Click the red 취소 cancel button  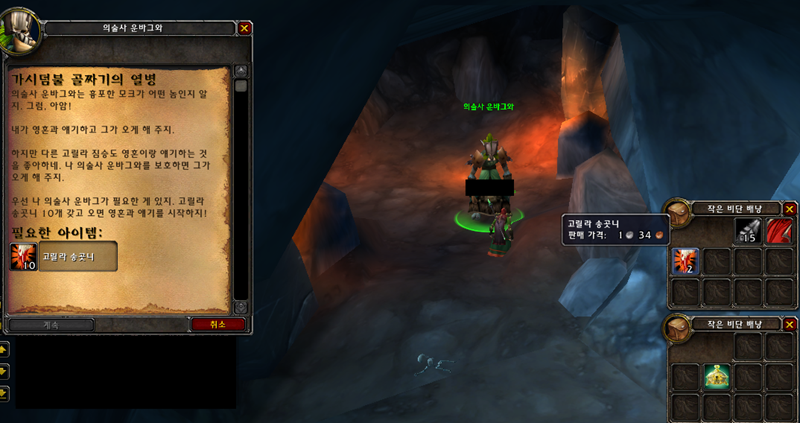[218, 324]
